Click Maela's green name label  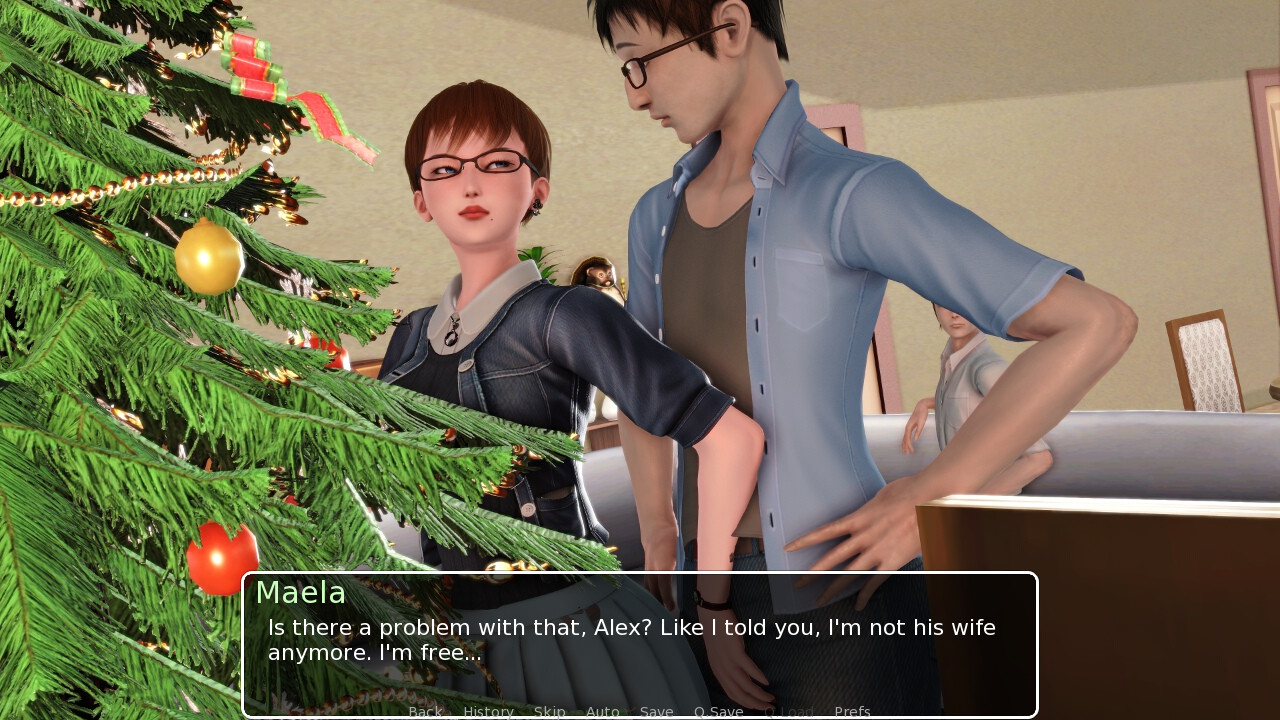(x=300, y=593)
